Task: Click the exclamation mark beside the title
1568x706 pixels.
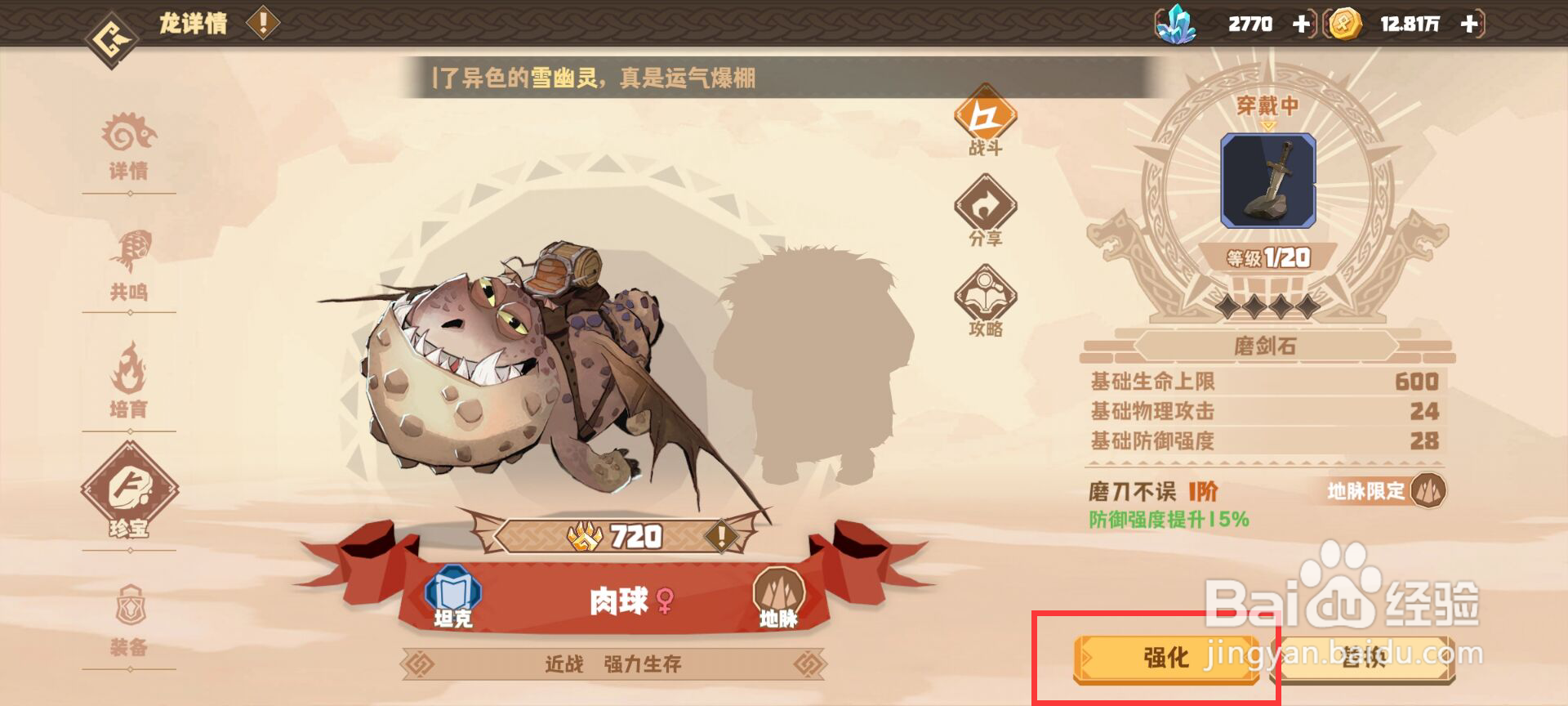Action: pyautogui.click(x=261, y=23)
